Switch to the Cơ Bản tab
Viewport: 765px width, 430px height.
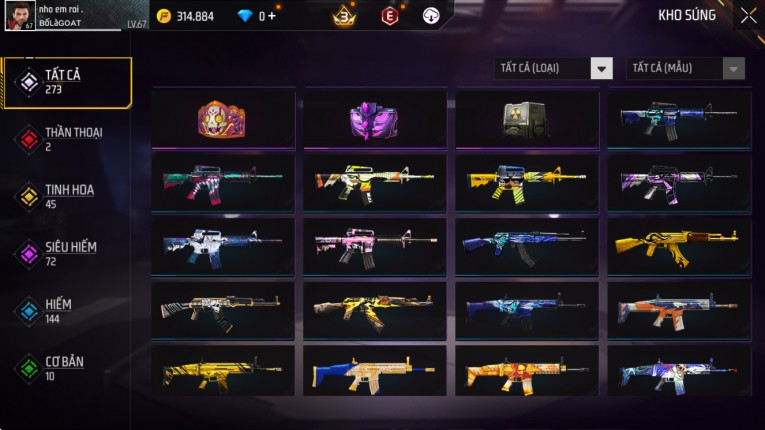point(67,367)
